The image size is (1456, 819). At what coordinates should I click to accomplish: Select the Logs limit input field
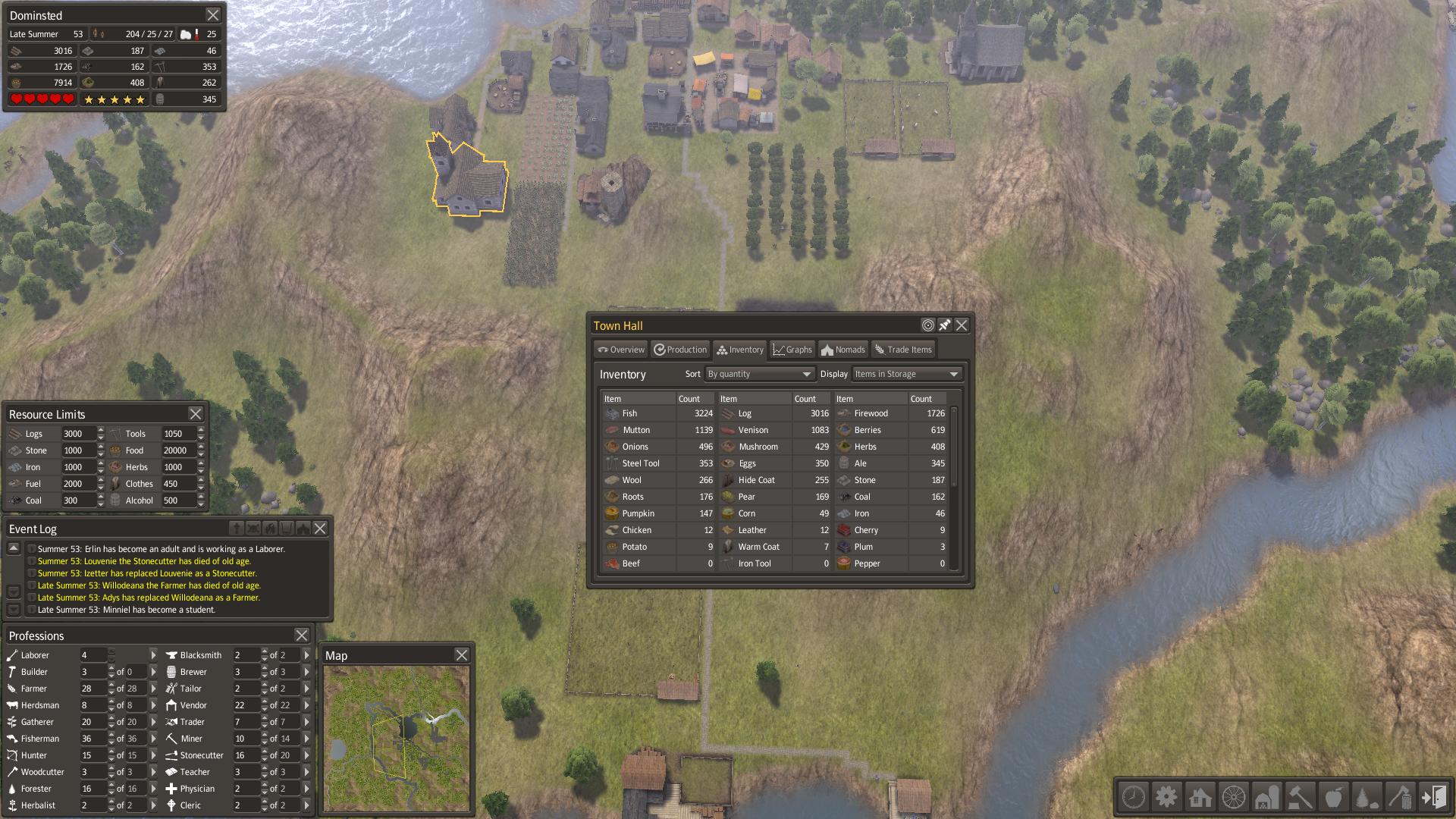click(x=78, y=434)
